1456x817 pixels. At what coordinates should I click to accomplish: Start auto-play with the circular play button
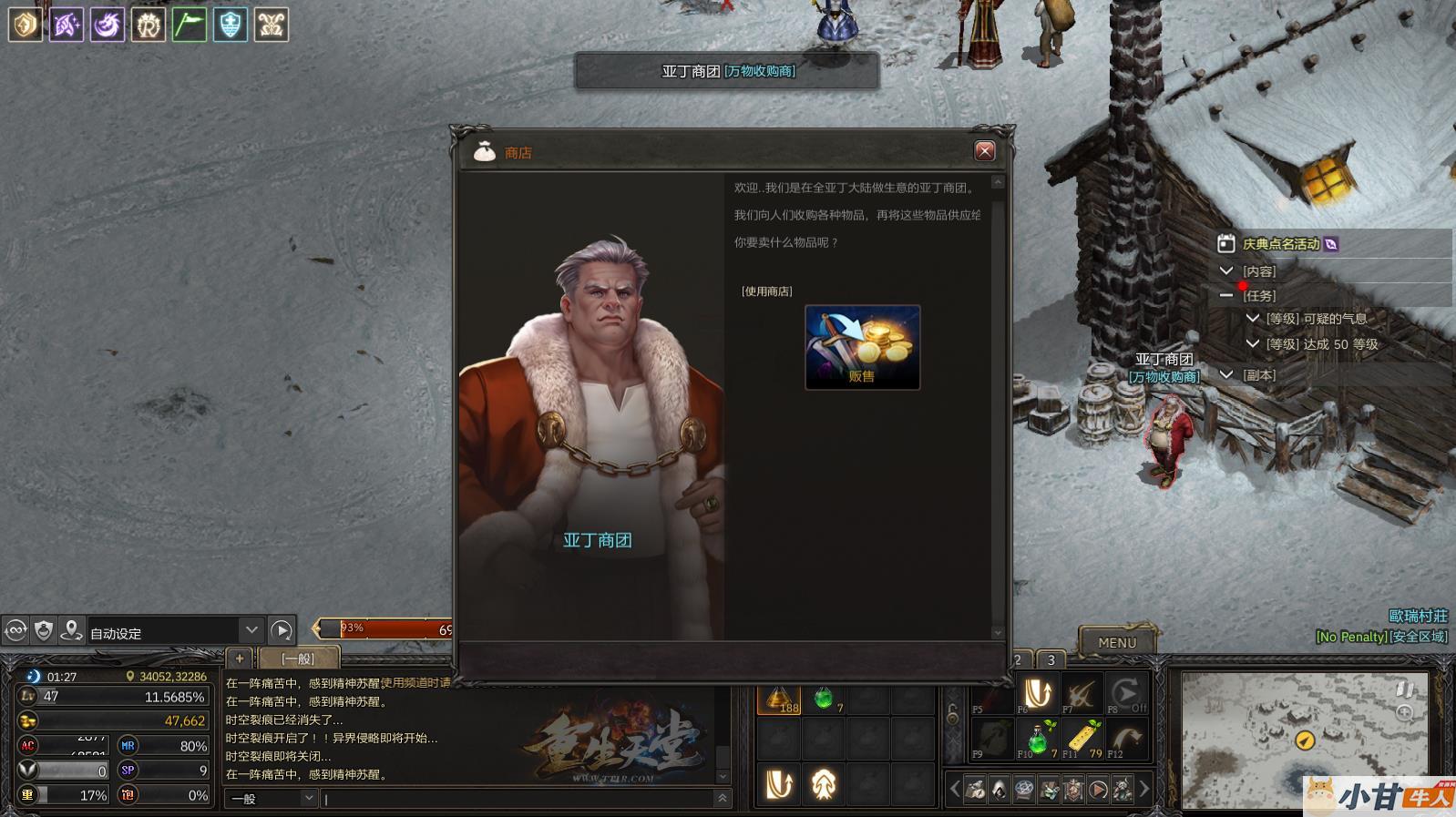[x=282, y=630]
